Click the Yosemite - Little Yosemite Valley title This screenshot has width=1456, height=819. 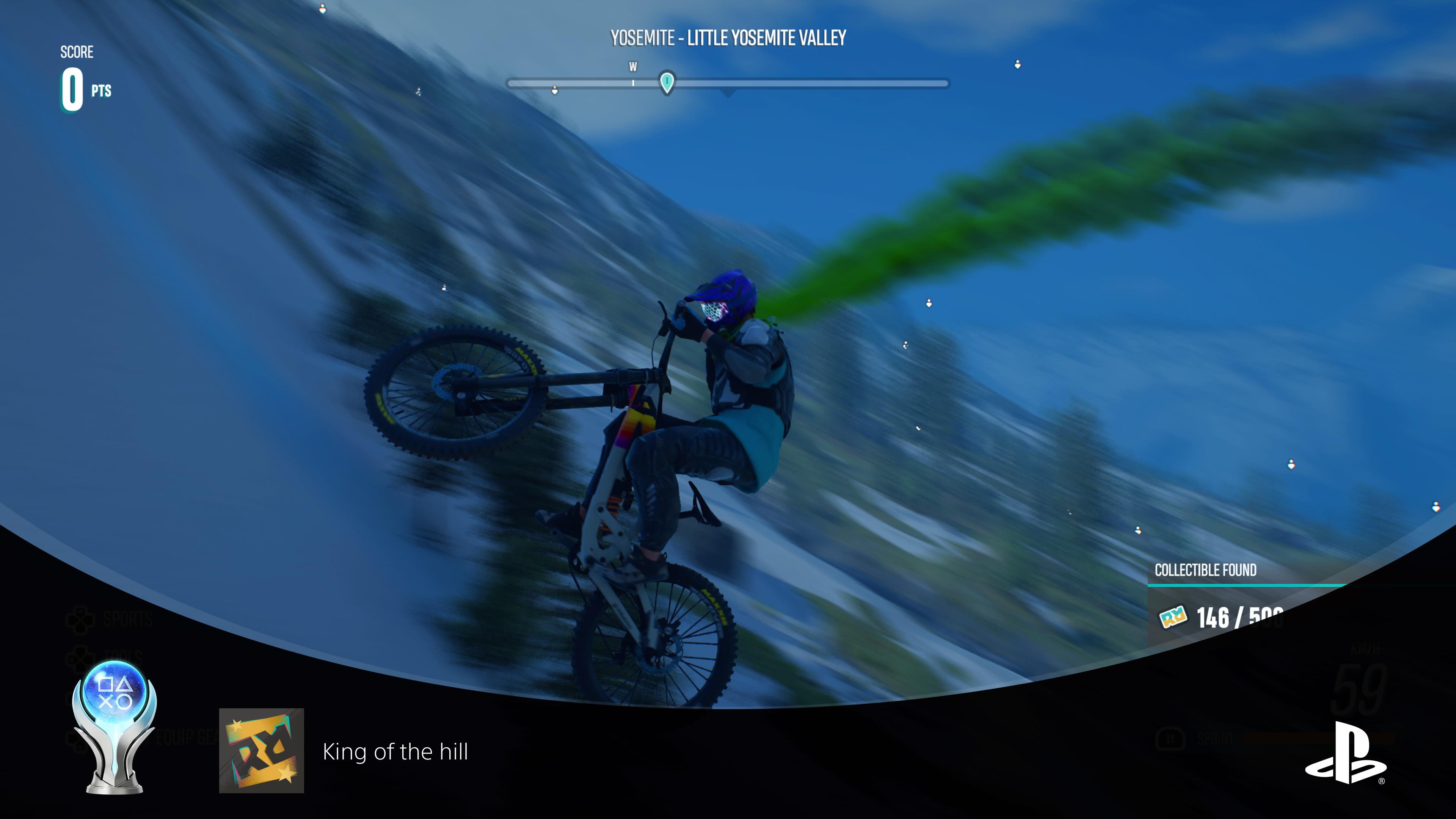click(x=728, y=38)
